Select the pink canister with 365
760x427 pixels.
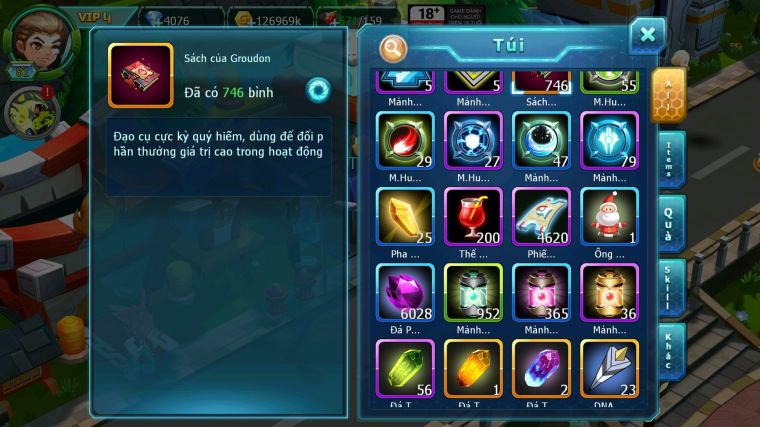541,292
